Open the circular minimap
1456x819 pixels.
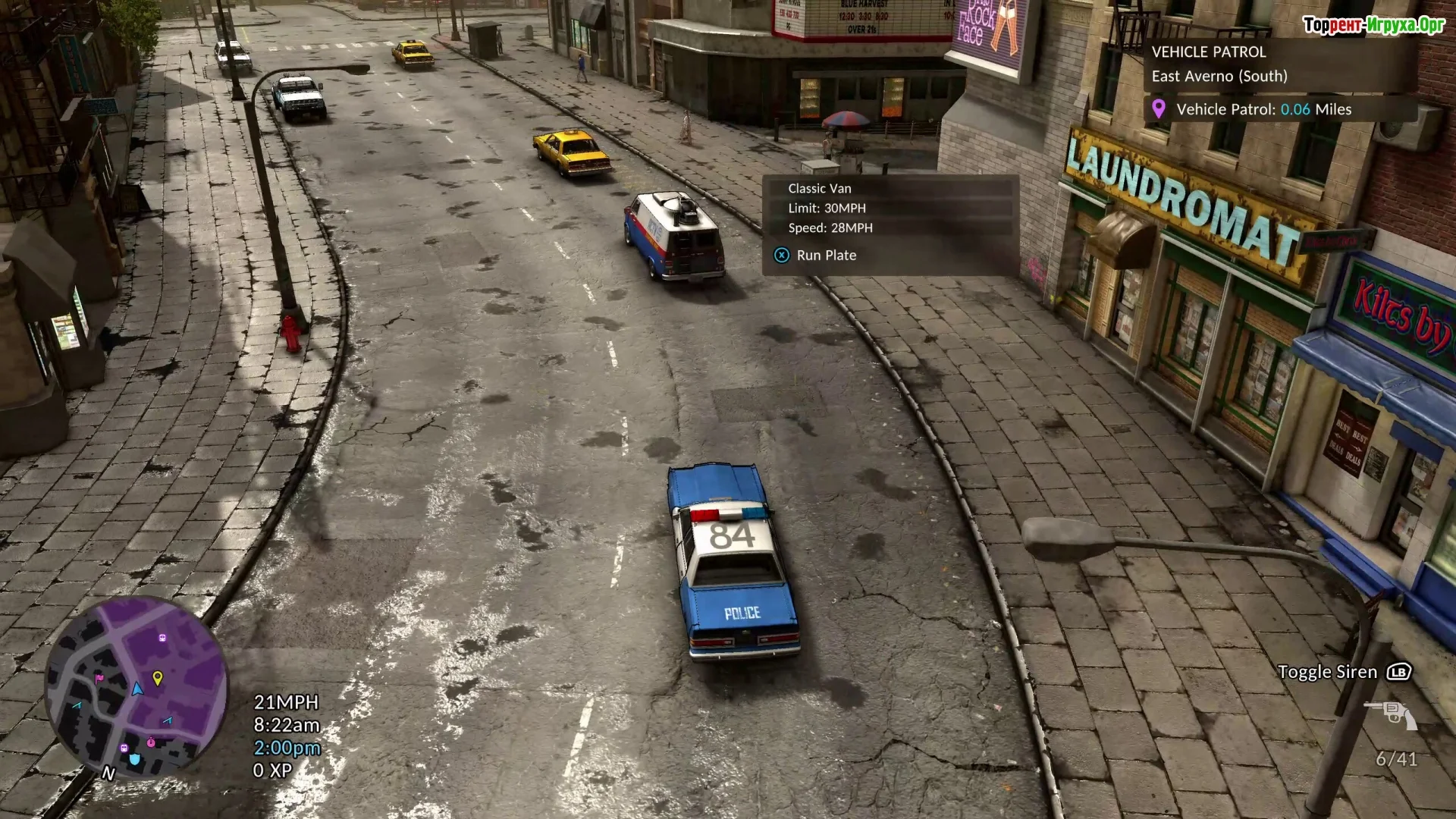click(x=136, y=688)
